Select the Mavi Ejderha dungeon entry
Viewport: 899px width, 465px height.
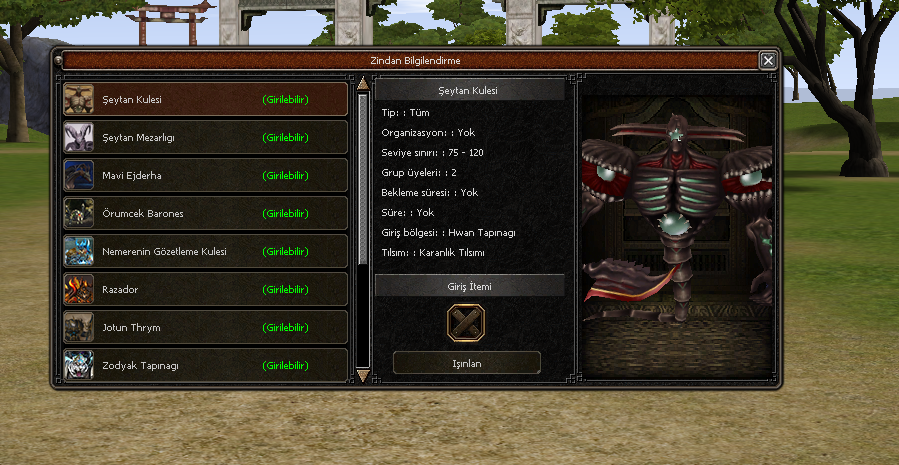click(x=205, y=175)
